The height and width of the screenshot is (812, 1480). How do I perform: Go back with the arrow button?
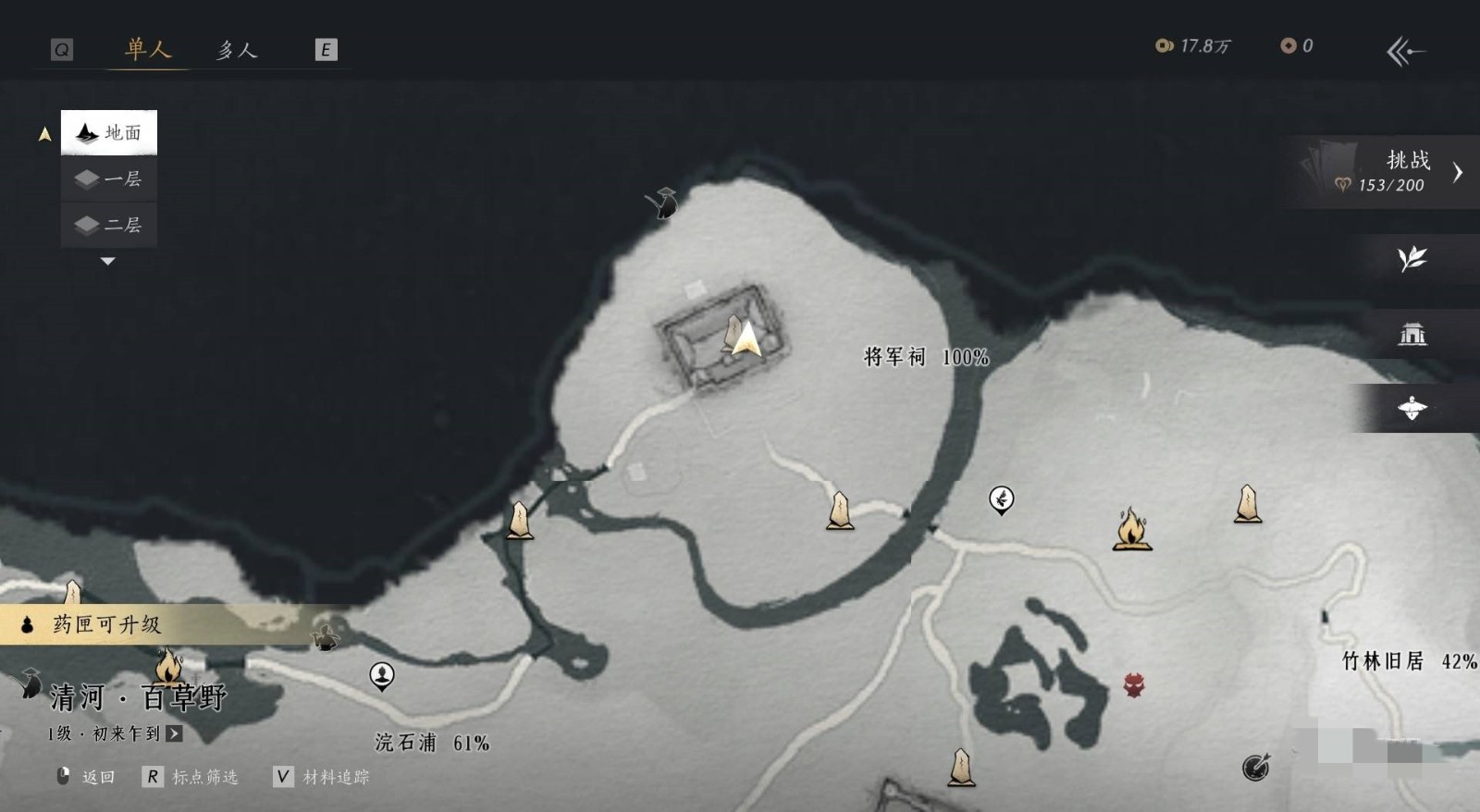point(1405,52)
